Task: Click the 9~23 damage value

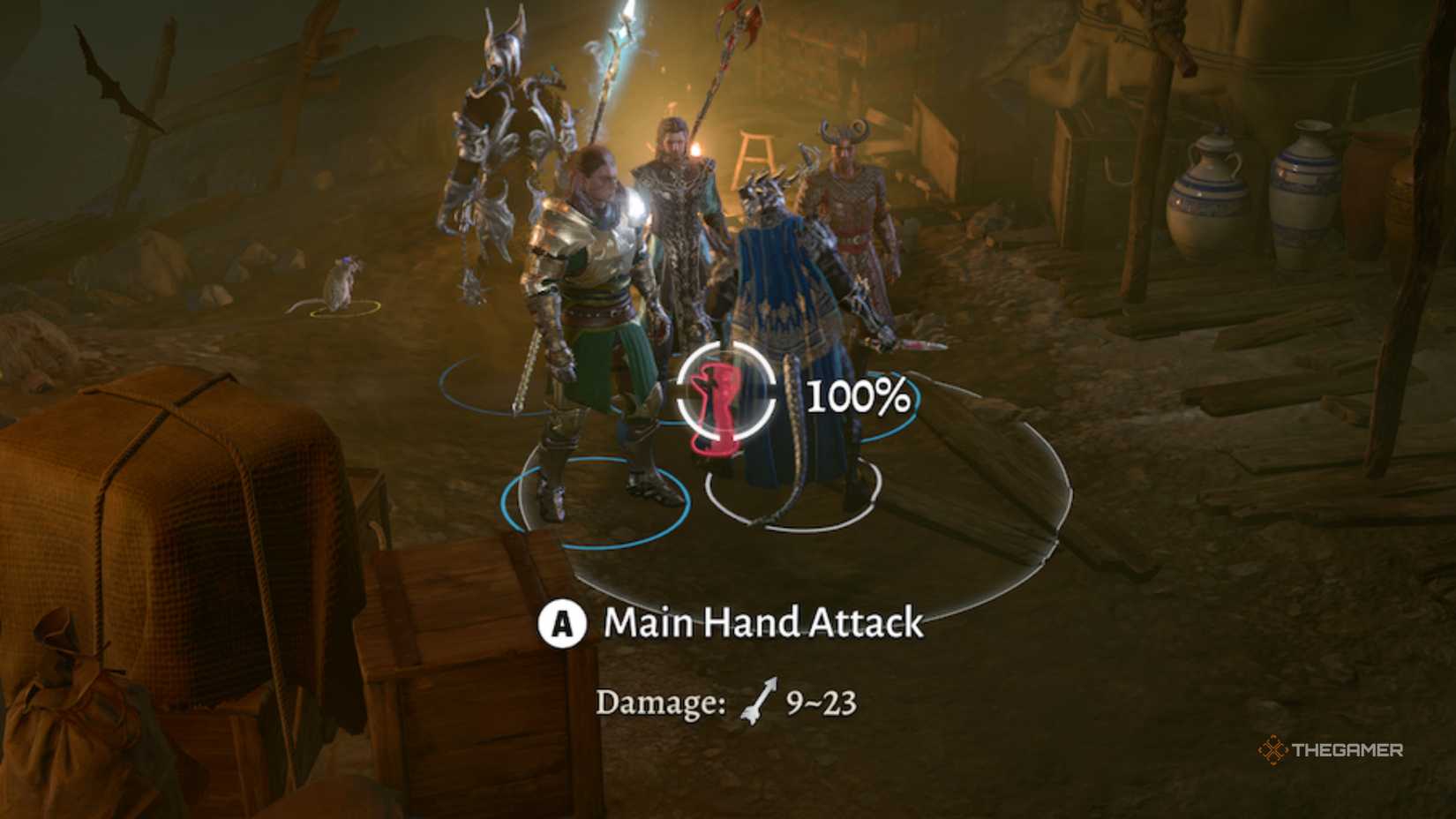Action: [x=821, y=702]
